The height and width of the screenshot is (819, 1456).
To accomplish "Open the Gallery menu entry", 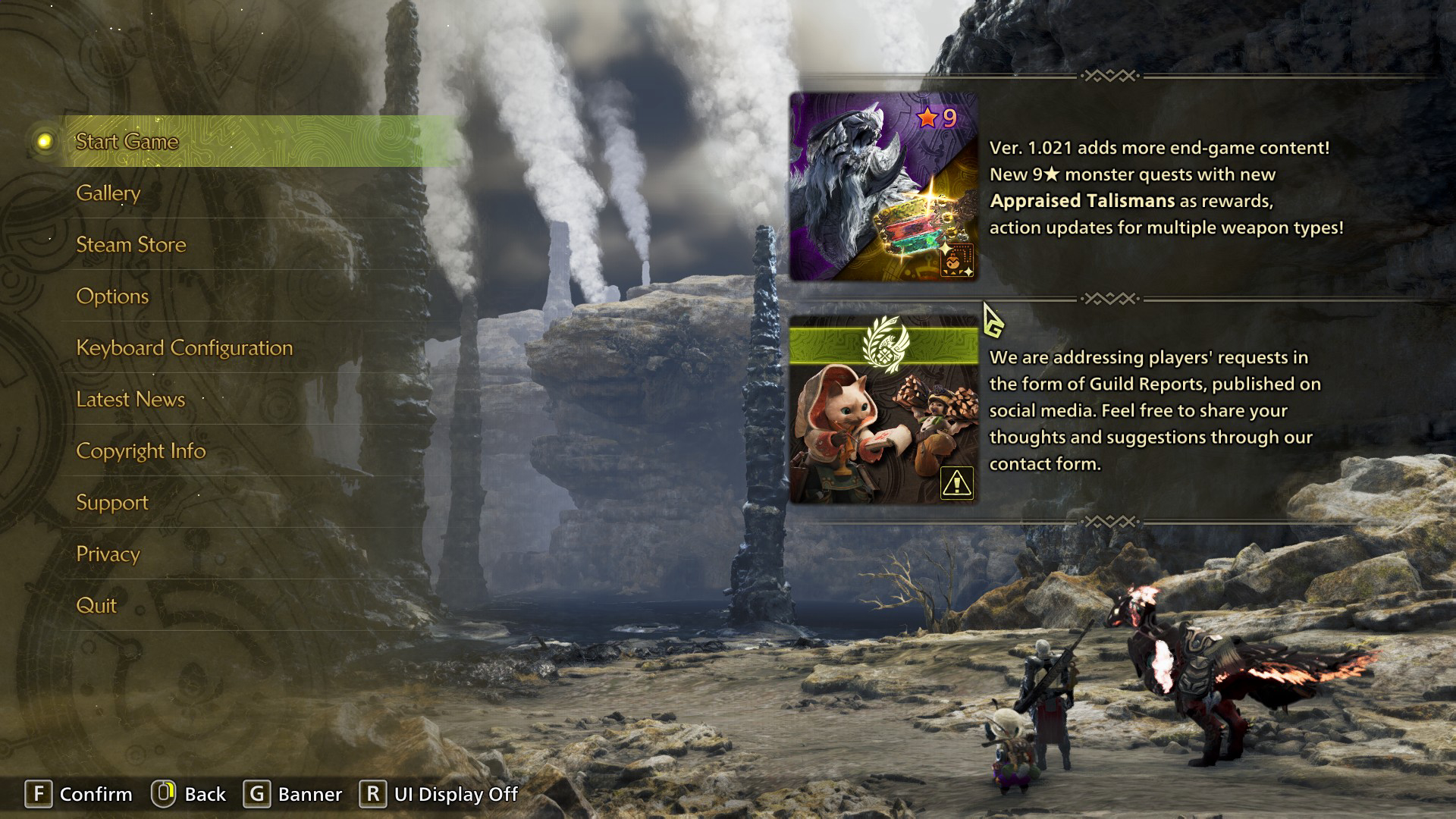I will (x=108, y=193).
